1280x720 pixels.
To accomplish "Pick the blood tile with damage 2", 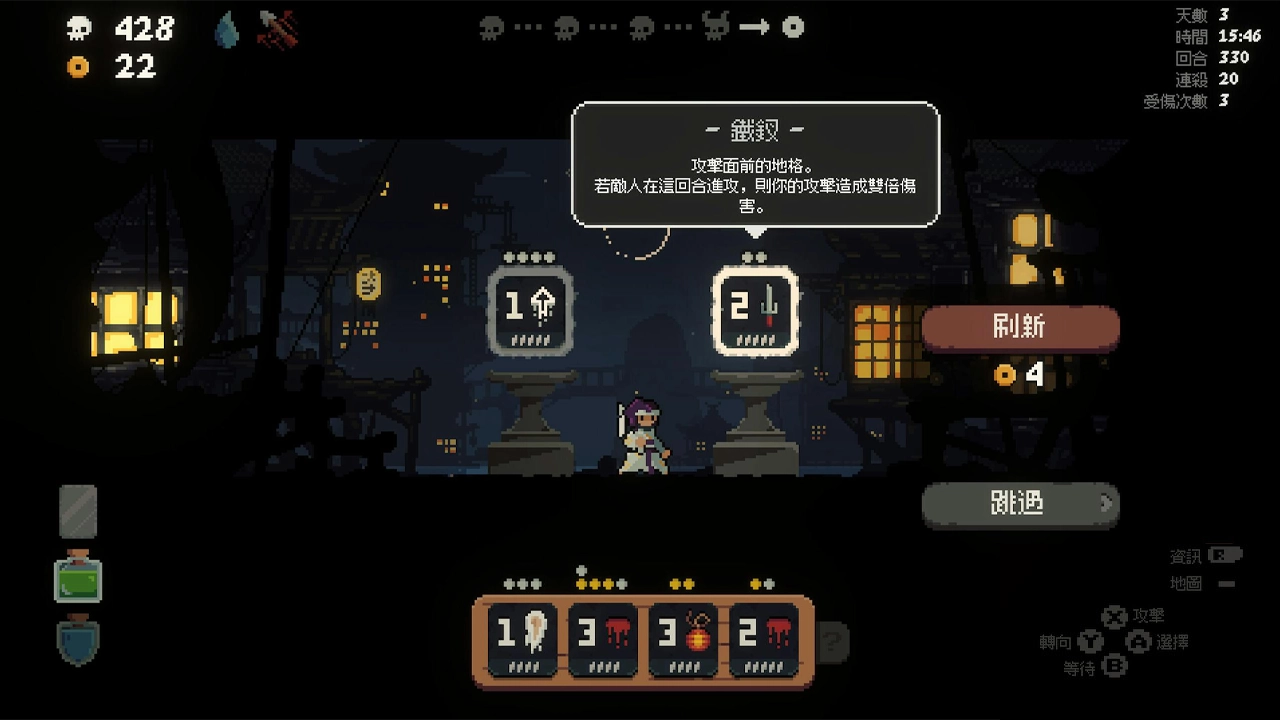I will click(x=762, y=637).
